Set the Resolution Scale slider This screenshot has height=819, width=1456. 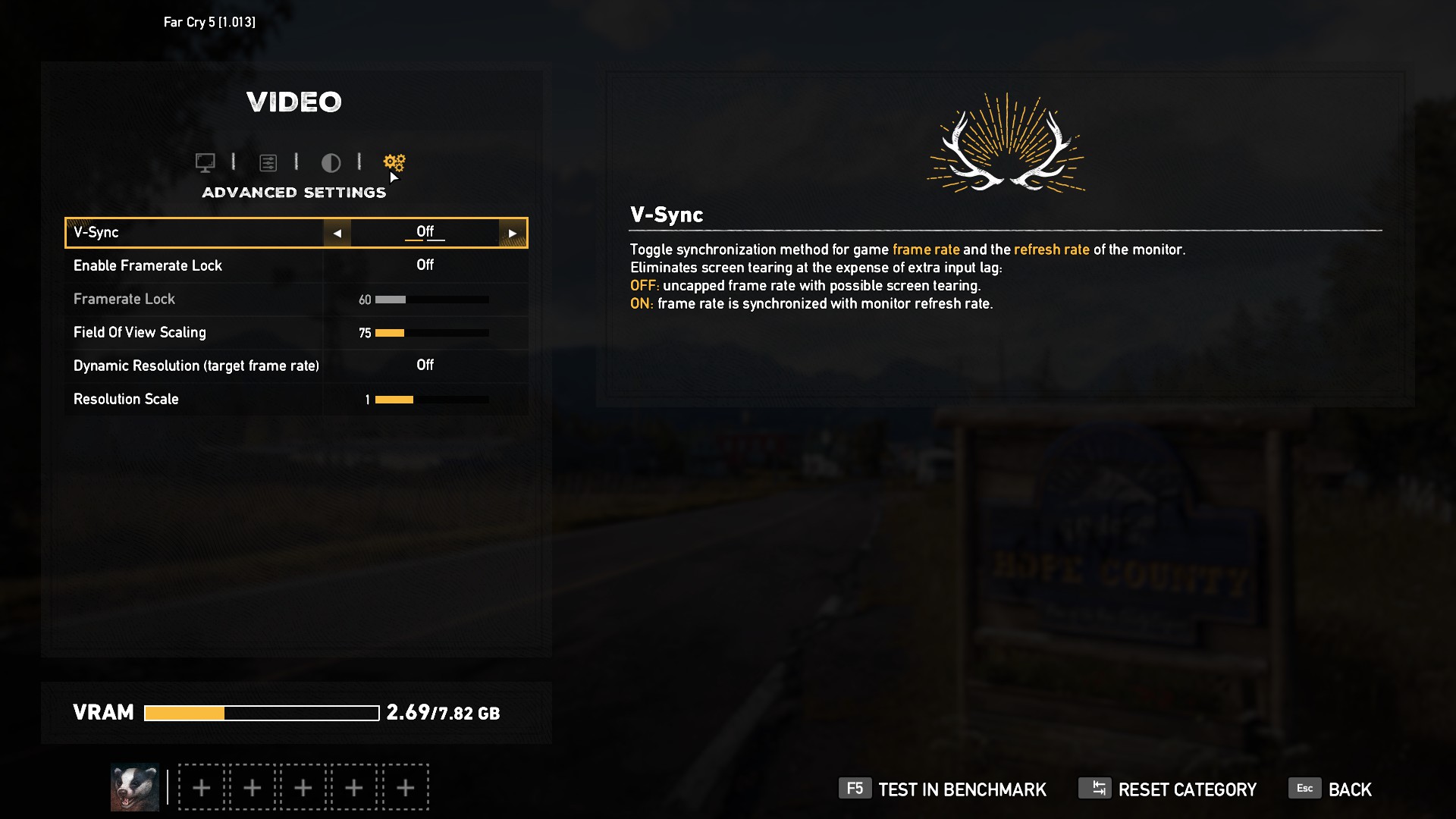pyautogui.click(x=431, y=400)
